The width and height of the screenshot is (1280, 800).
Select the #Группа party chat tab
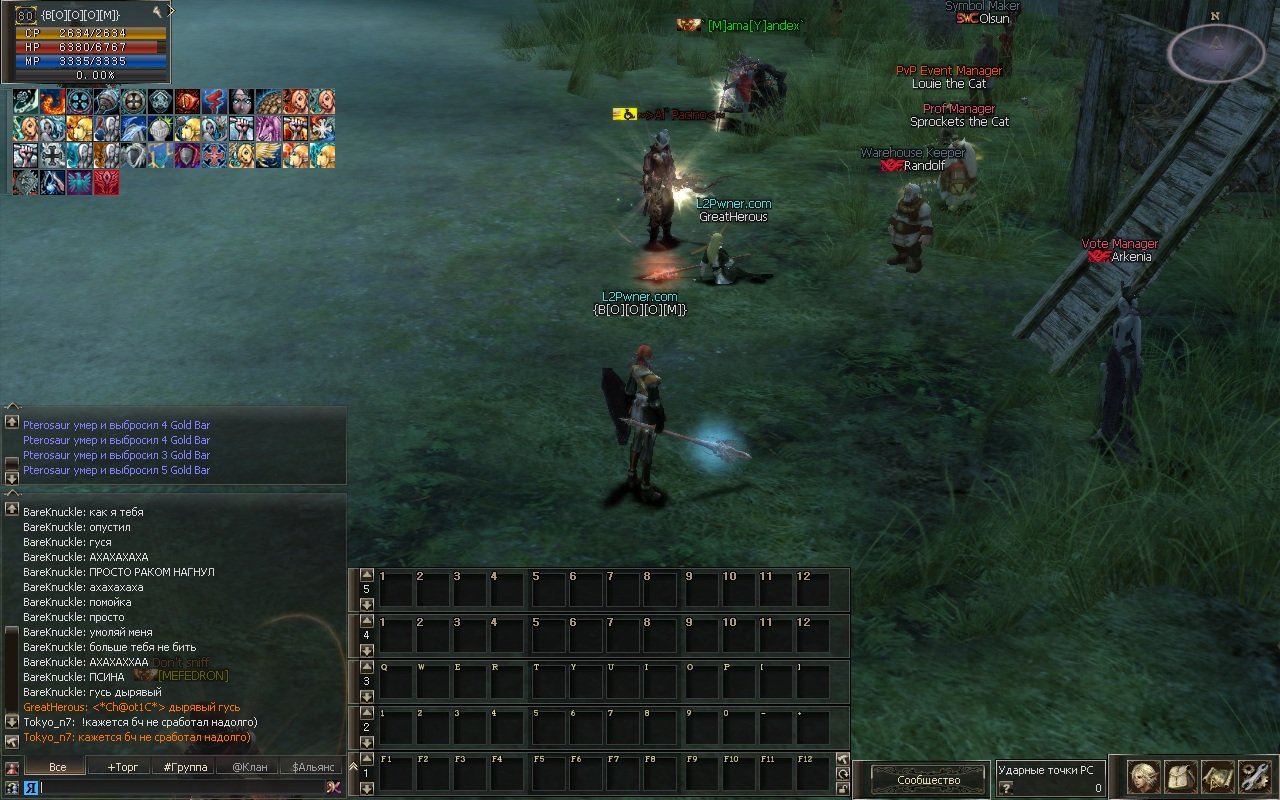click(x=186, y=767)
